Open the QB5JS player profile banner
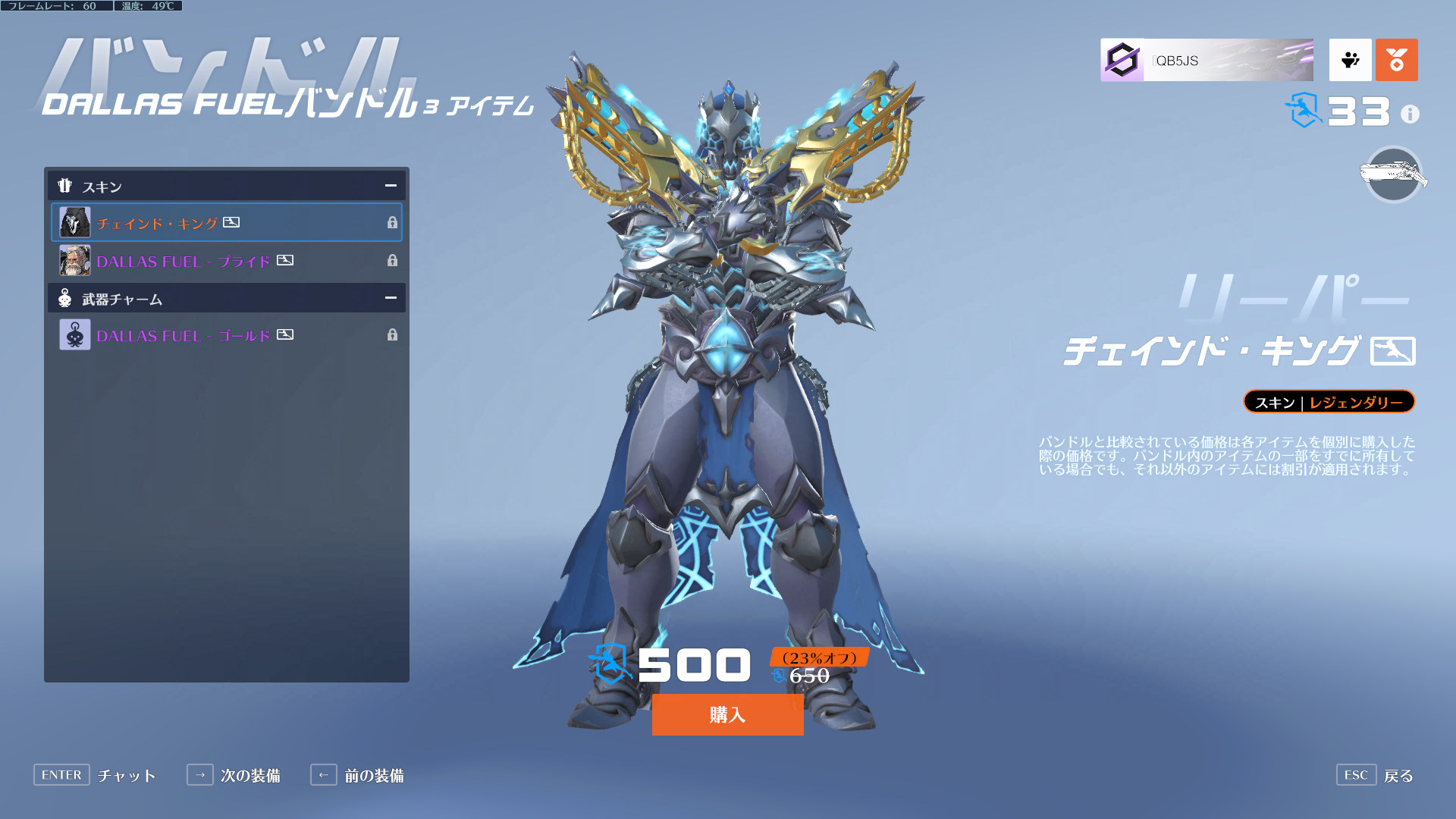Viewport: 1456px width, 819px height. [1207, 61]
